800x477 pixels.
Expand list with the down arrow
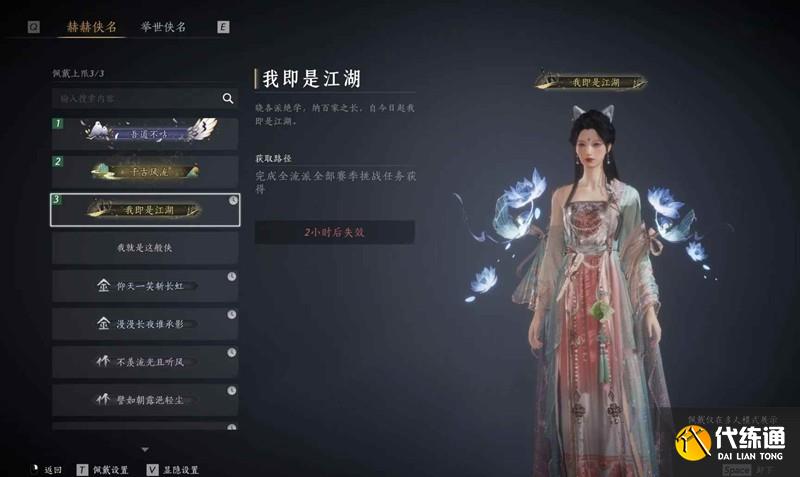(145, 449)
